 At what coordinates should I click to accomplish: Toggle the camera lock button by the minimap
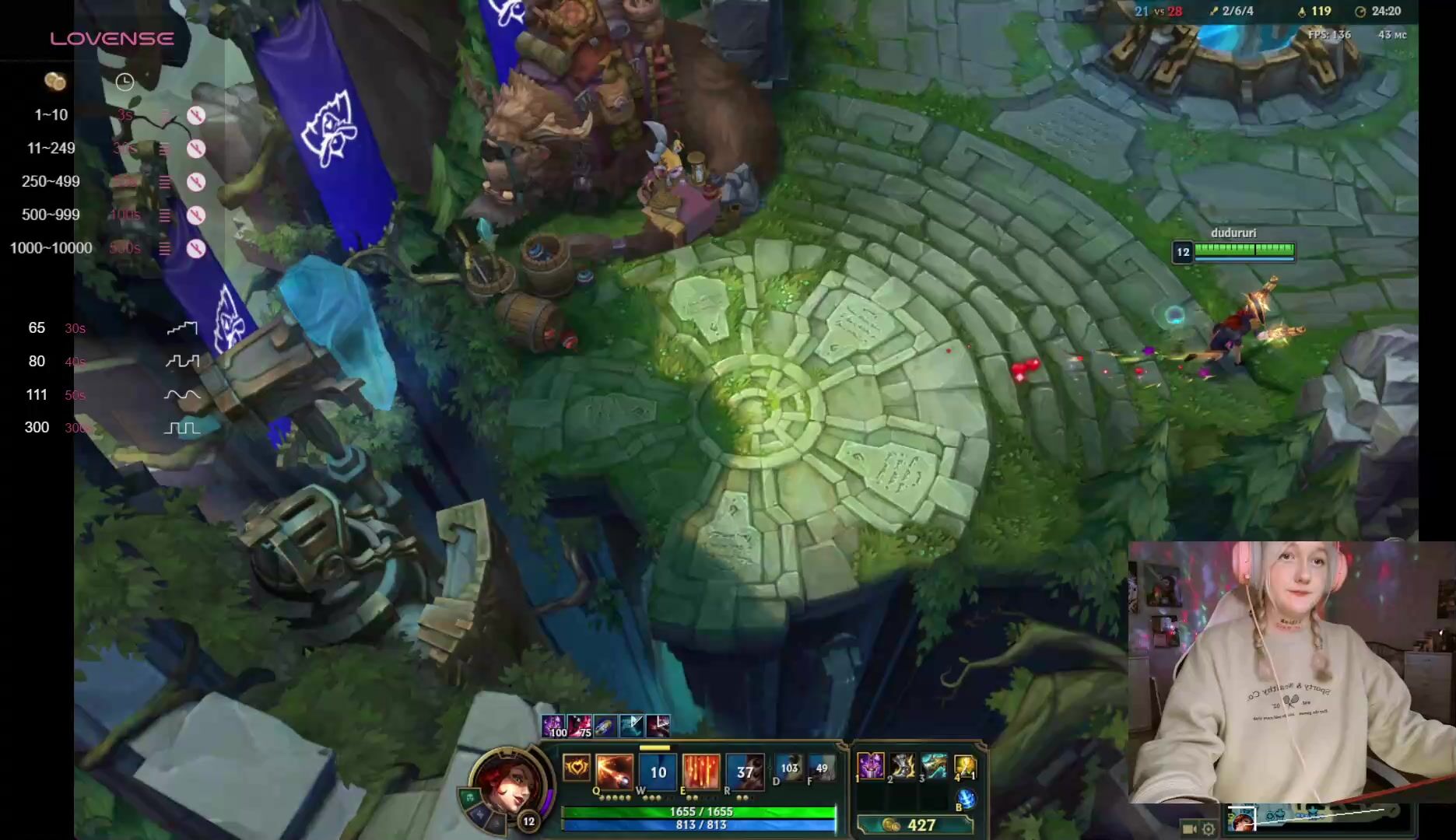(x=1188, y=828)
